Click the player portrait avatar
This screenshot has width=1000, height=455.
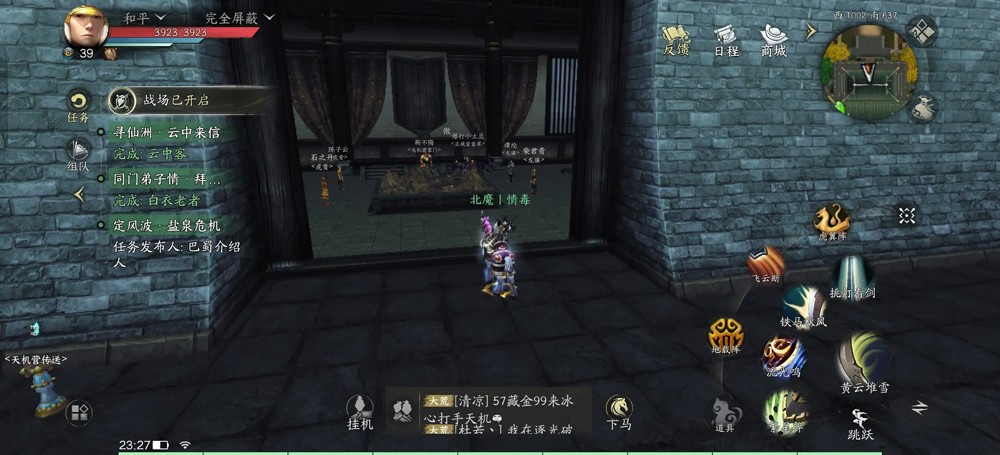tap(87, 28)
